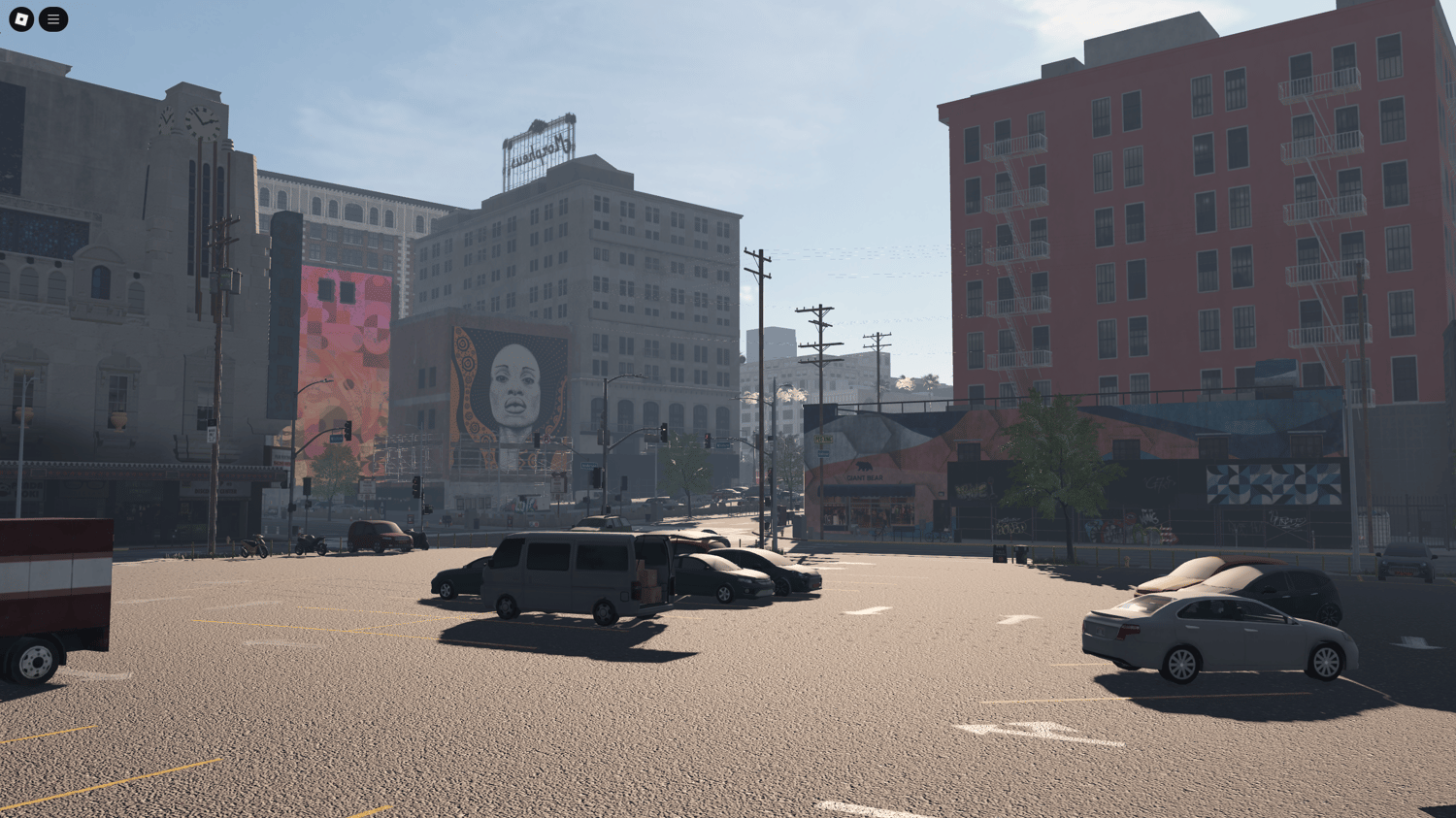
Task: Click the blue parking sign below the street sign
Action: (823, 453)
